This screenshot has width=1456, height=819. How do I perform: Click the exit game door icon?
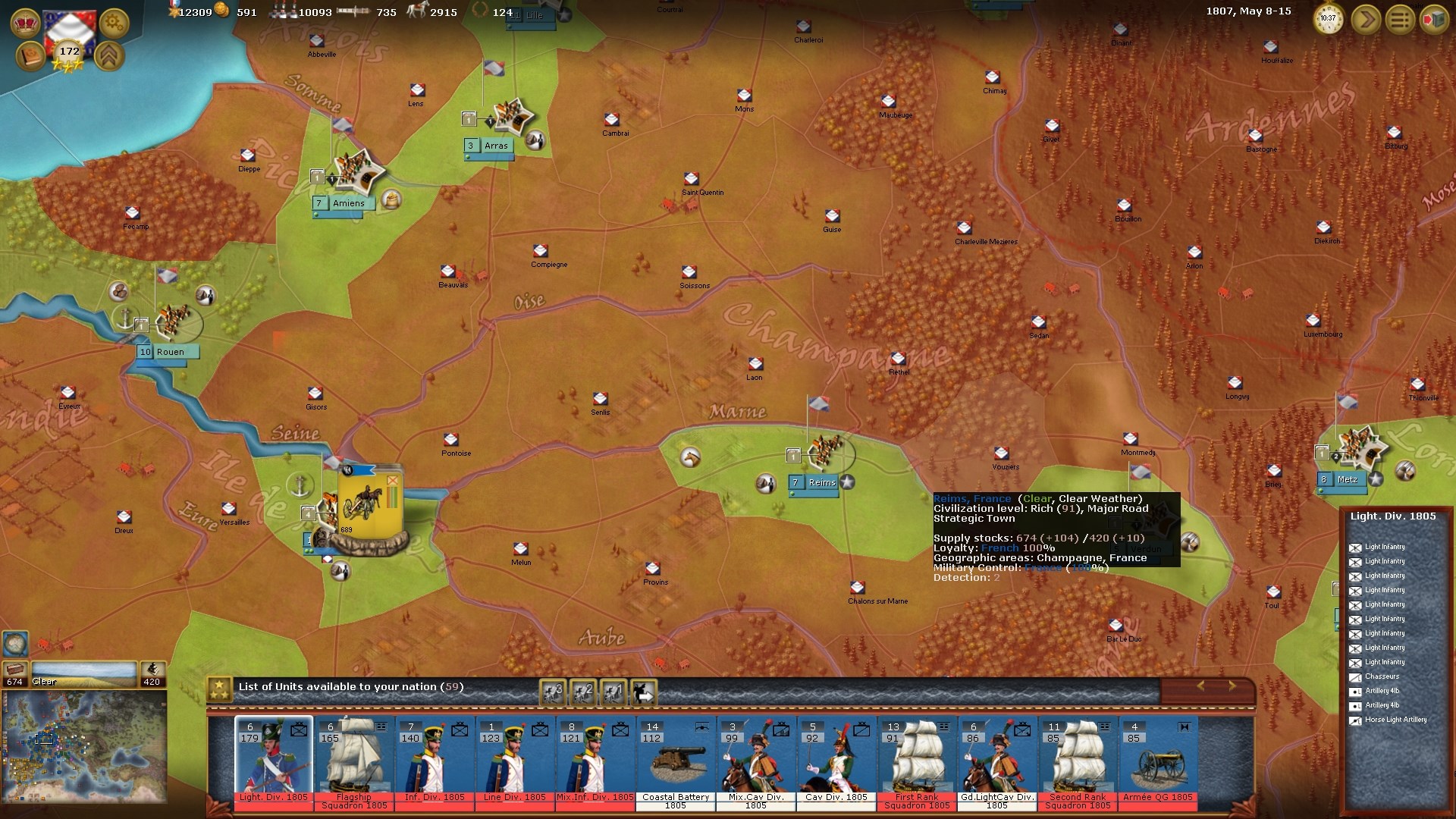(x=1433, y=20)
